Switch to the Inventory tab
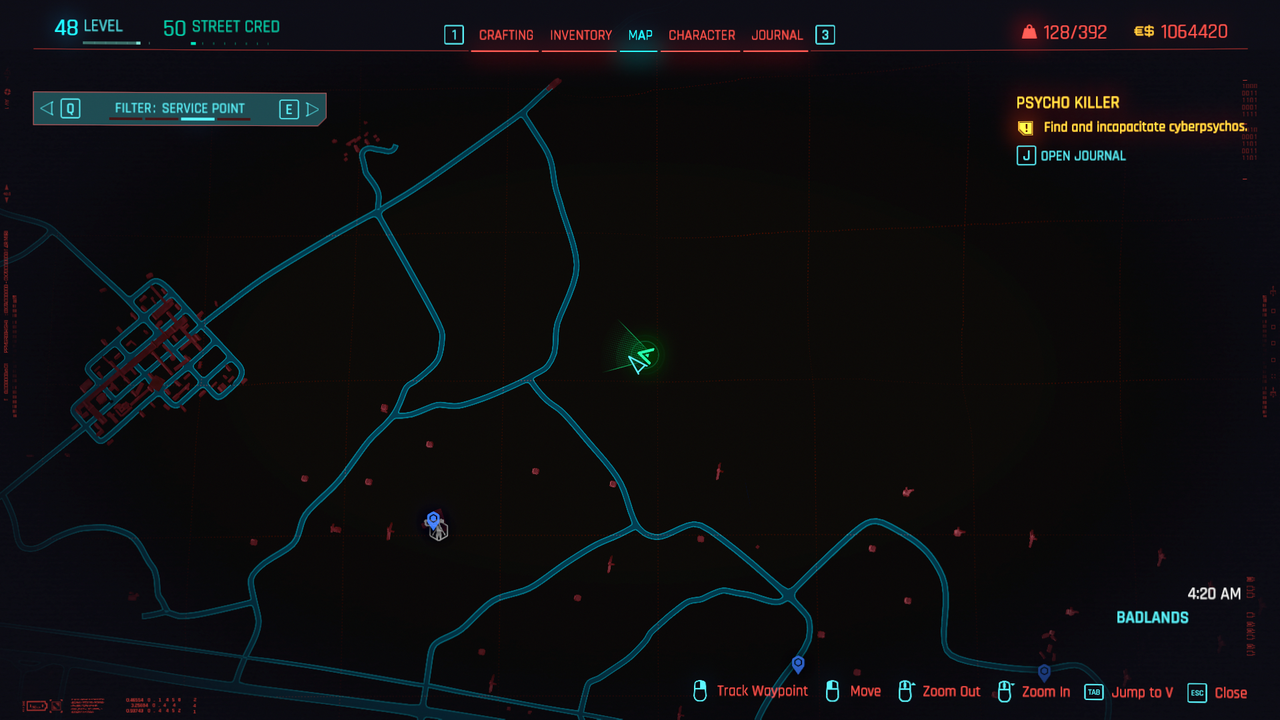The height and width of the screenshot is (720, 1280). coord(581,35)
